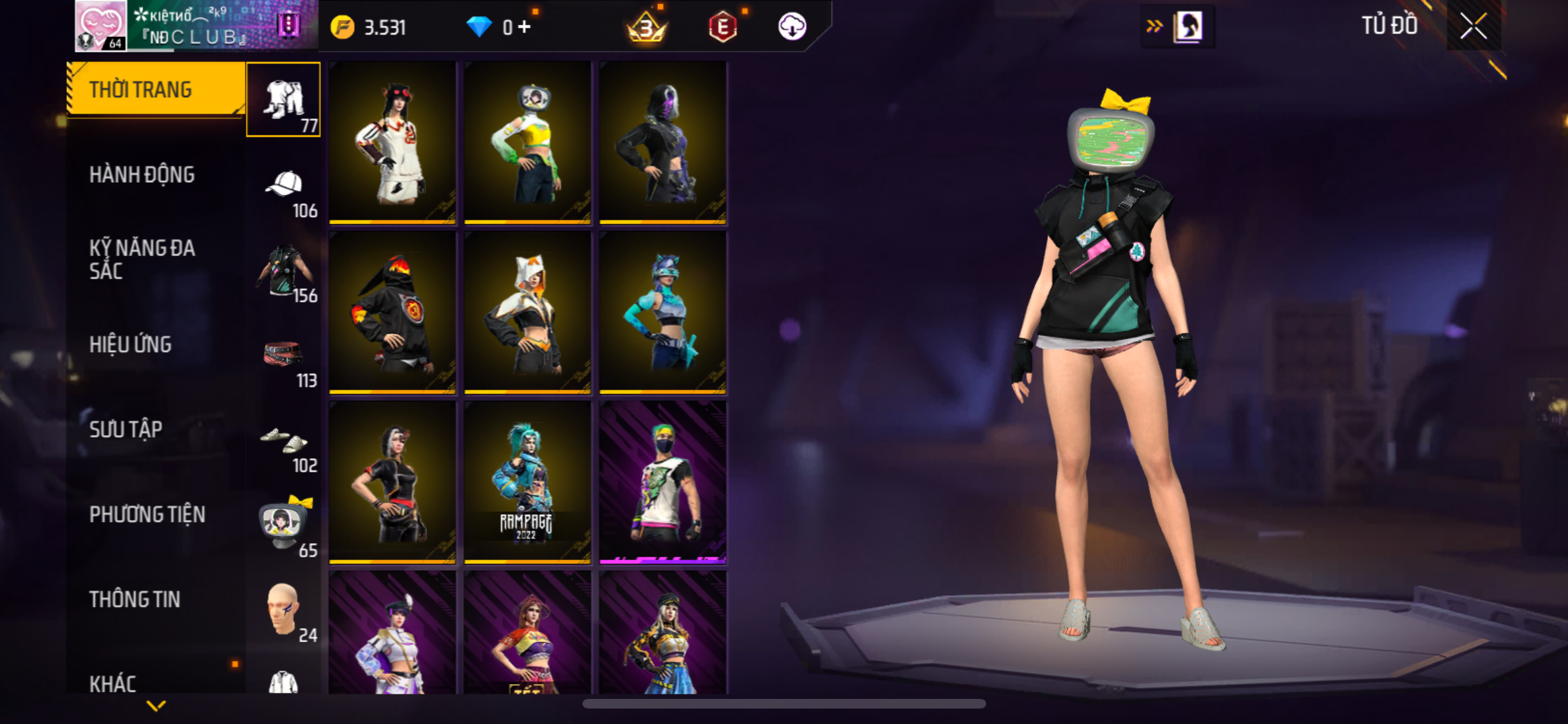Switch to Kỹ Năng Đa Sắc
Screen dimensions: 1568x724
pyautogui.click(x=142, y=259)
